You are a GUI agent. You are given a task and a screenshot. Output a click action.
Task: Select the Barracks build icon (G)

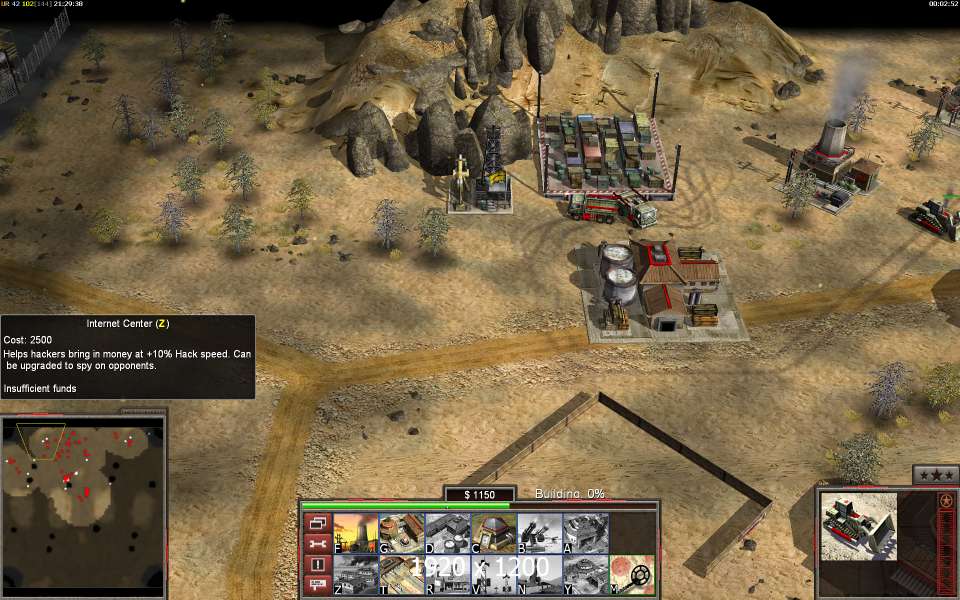point(401,533)
